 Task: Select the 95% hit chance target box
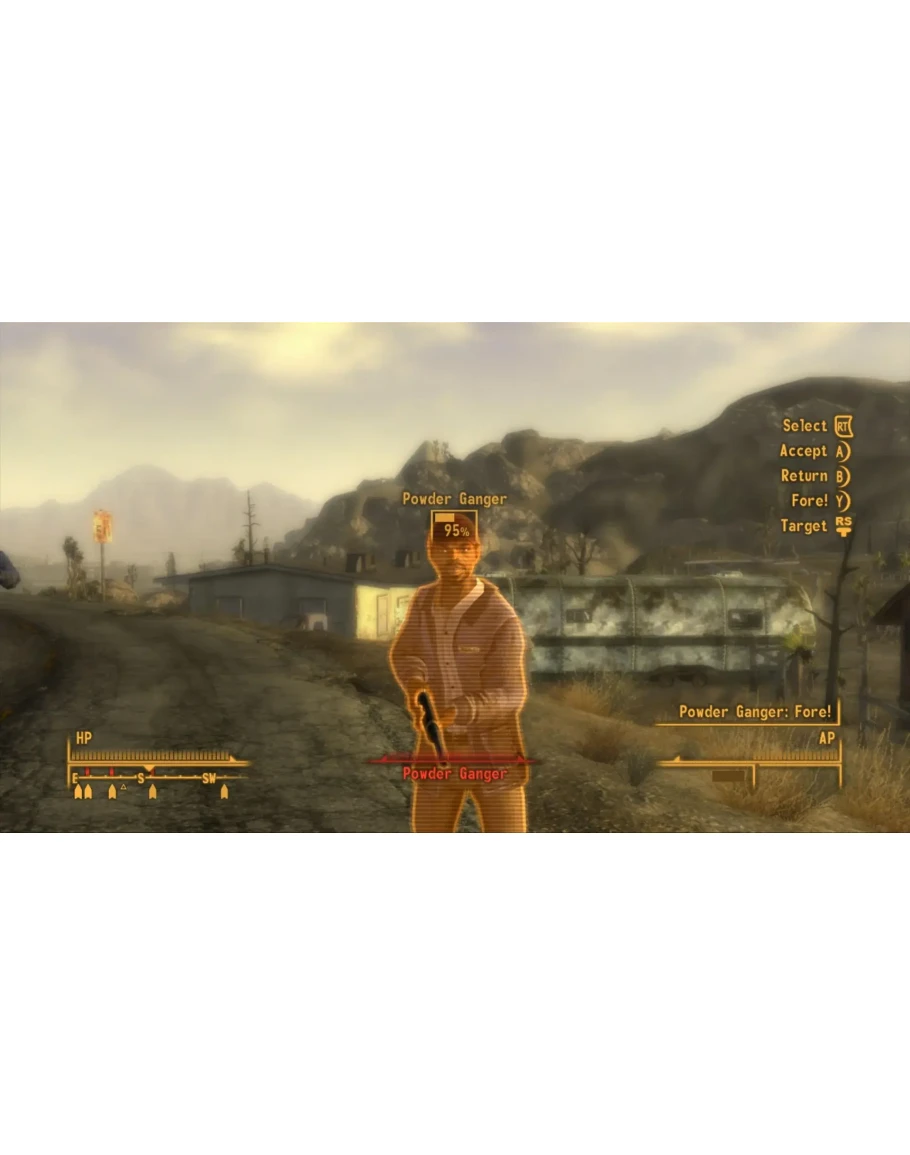click(455, 528)
